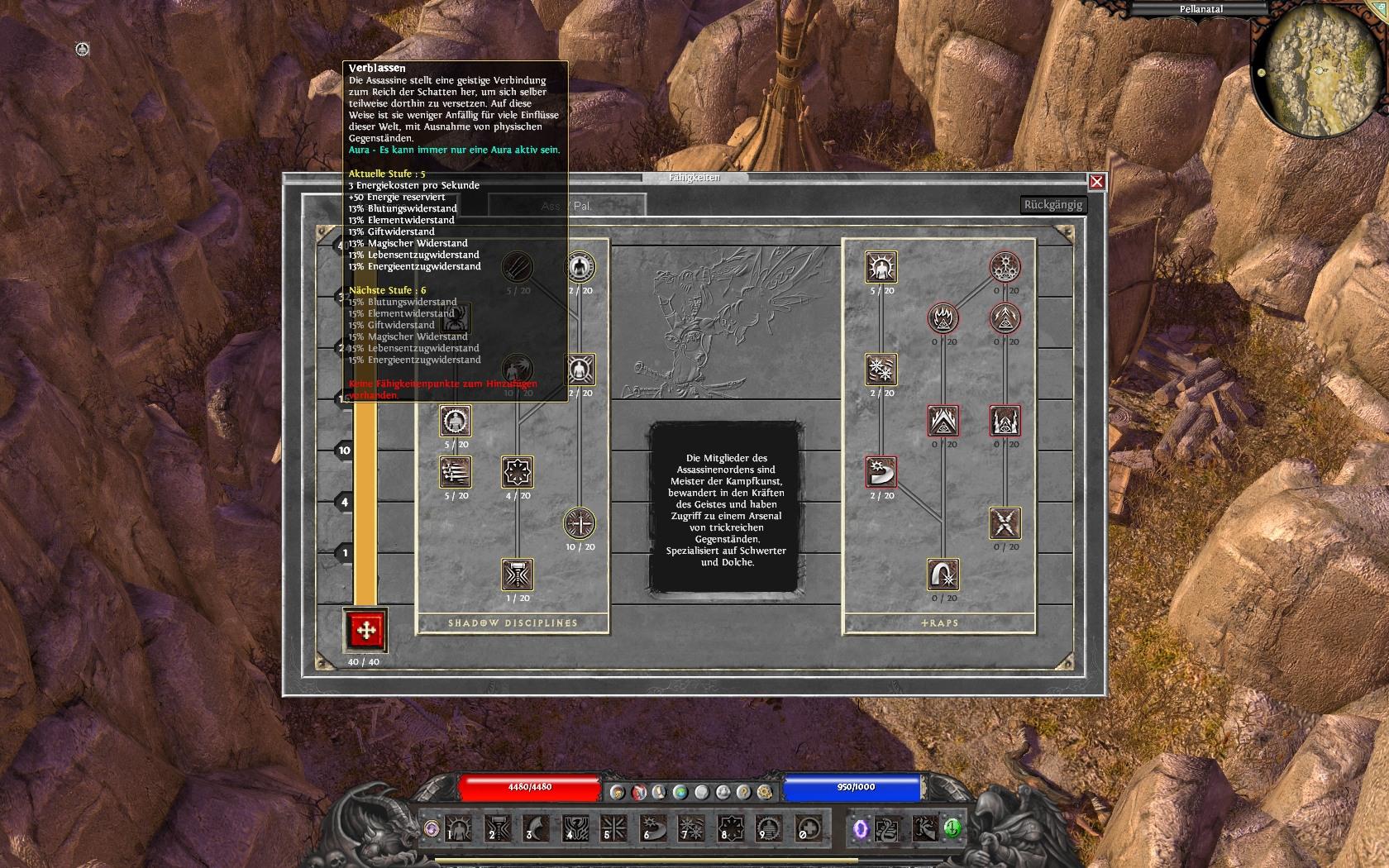Activate the hotbar slot 0 cross skill
This screenshot has height=868, width=1389.
[808, 827]
